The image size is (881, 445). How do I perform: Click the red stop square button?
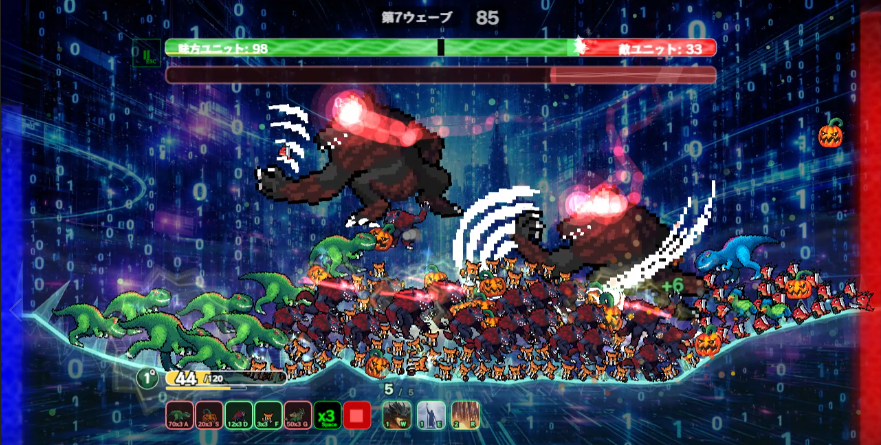coord(357,415)
